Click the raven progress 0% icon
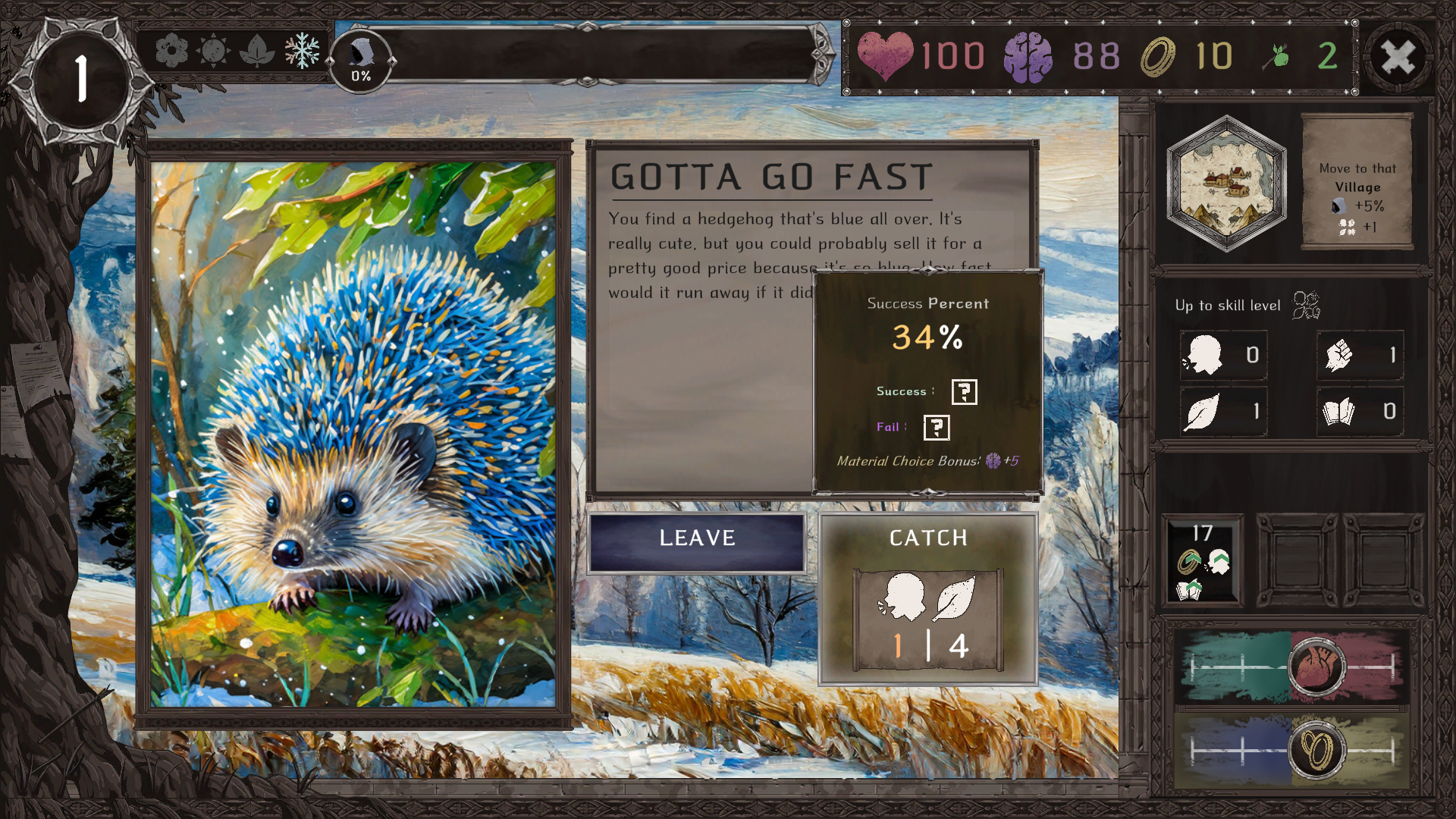Image resolution: width=1456 pixels, height=819 pixels. pyautogui.click(x=361, y=61)
